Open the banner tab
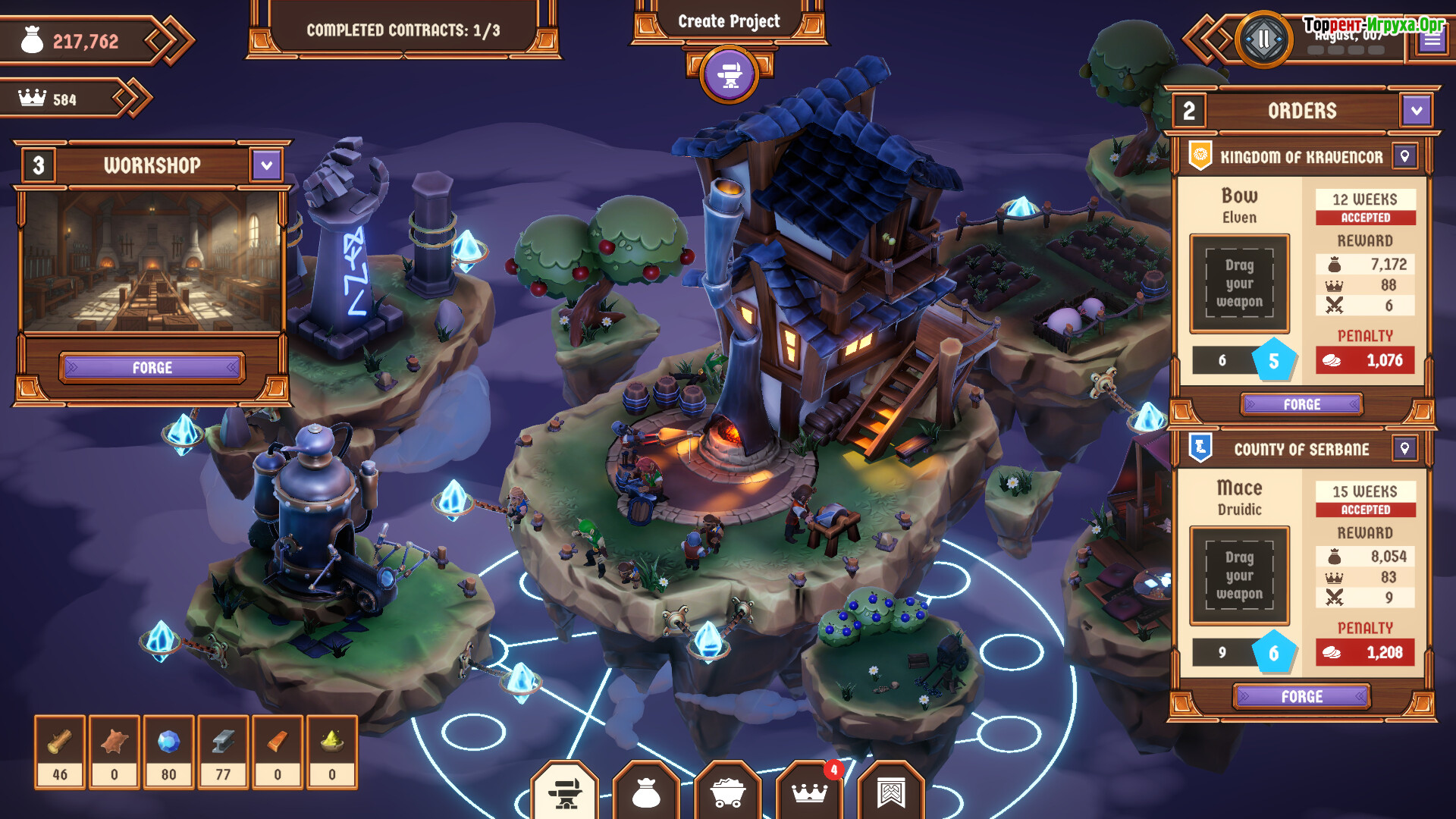The image size is (1456, 819). [891, 792]
